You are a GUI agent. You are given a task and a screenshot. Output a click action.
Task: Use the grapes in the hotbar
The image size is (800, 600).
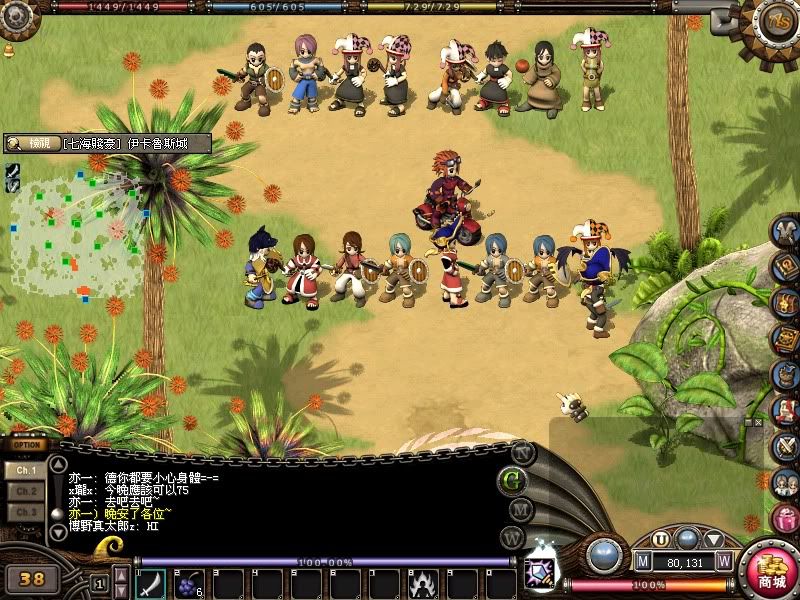tap(189, 583)
